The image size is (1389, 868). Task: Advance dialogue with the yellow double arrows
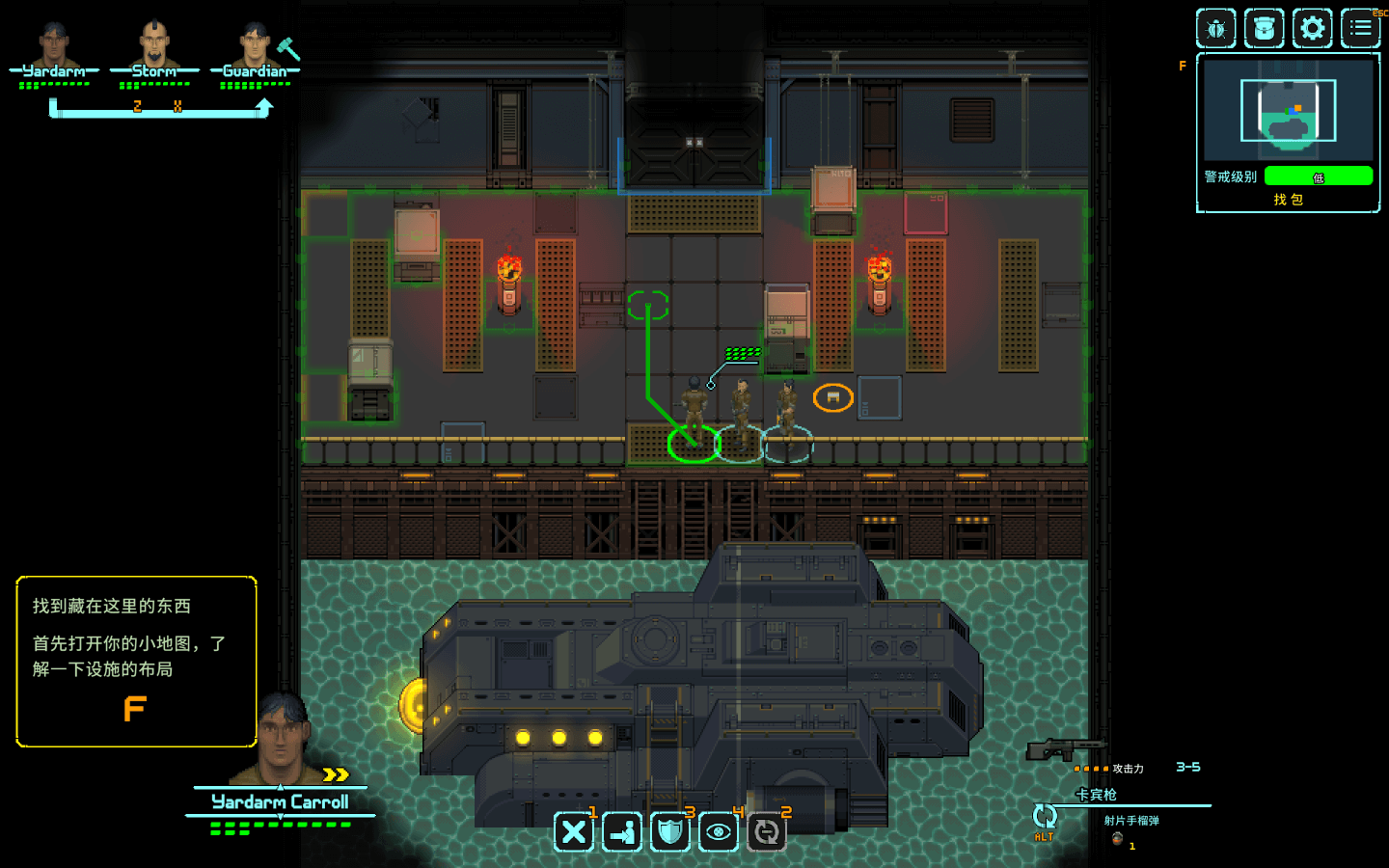click(335, 774)
